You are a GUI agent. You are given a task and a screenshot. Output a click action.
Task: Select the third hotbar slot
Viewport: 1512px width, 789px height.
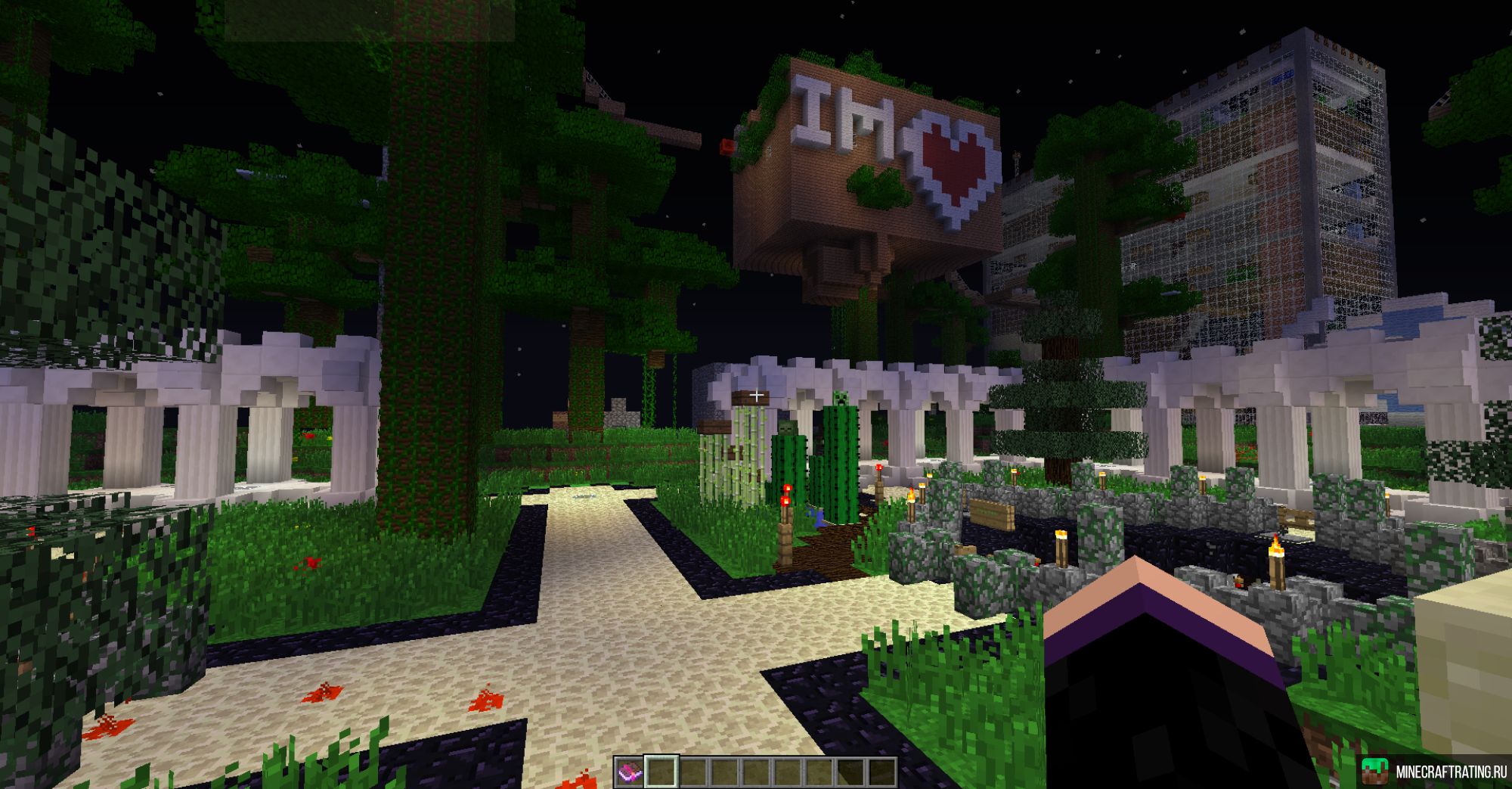692,772
